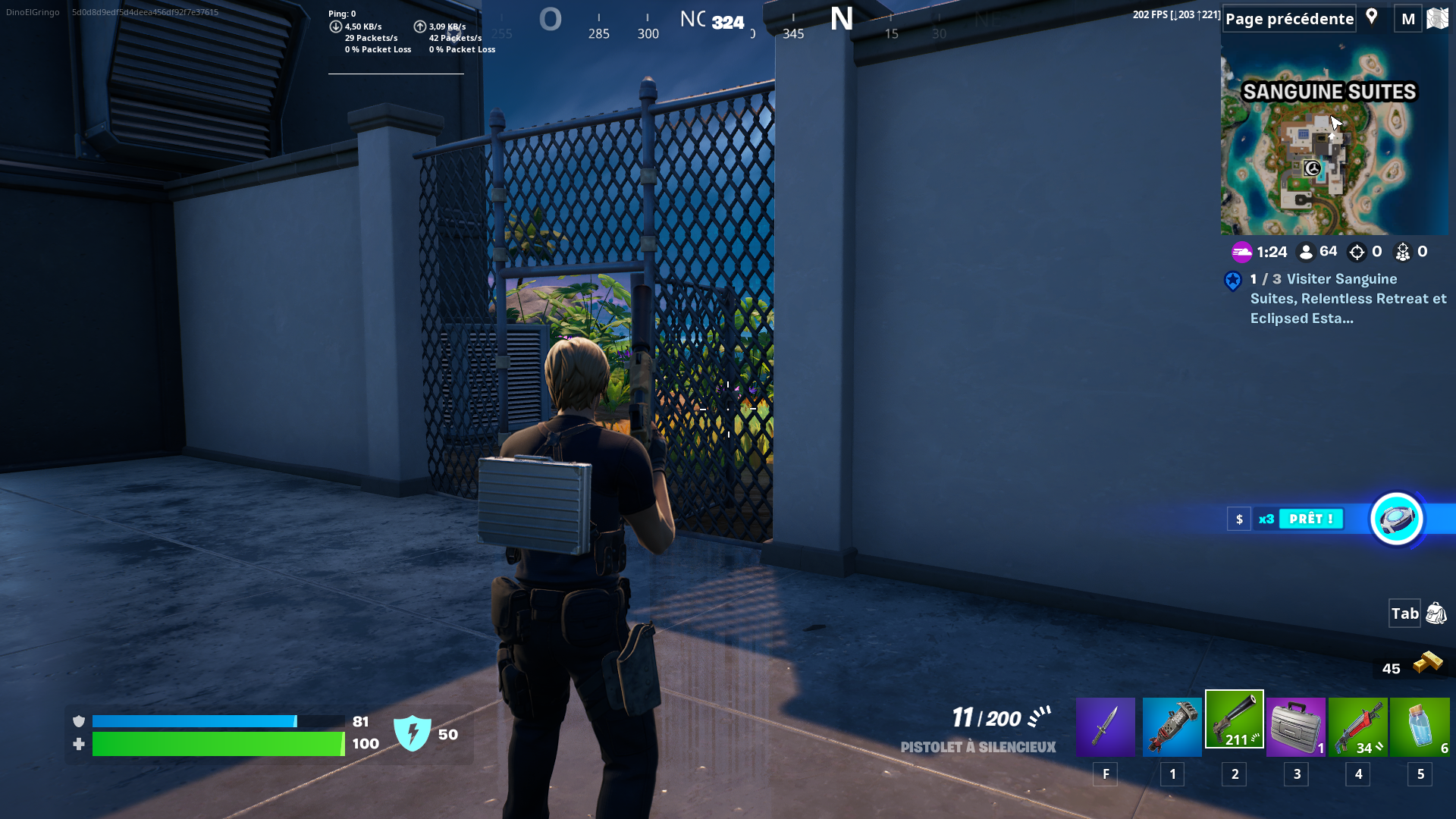The width and height of the screenshot is (1456, 819).
Task: Click the eliminations crosshair icon
Action: 1357,252
